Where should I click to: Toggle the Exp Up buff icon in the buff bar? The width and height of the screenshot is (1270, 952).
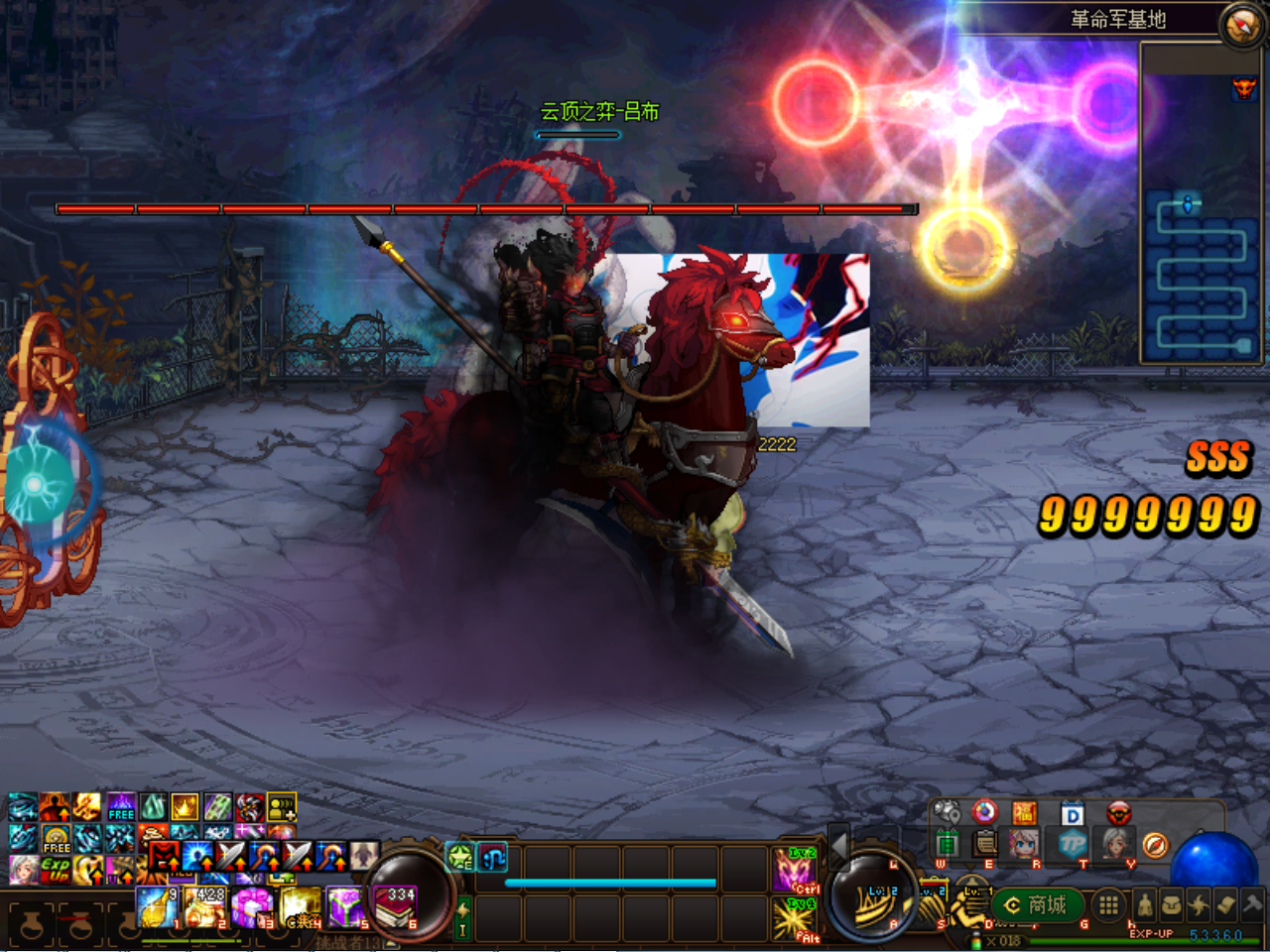[55, 868]
